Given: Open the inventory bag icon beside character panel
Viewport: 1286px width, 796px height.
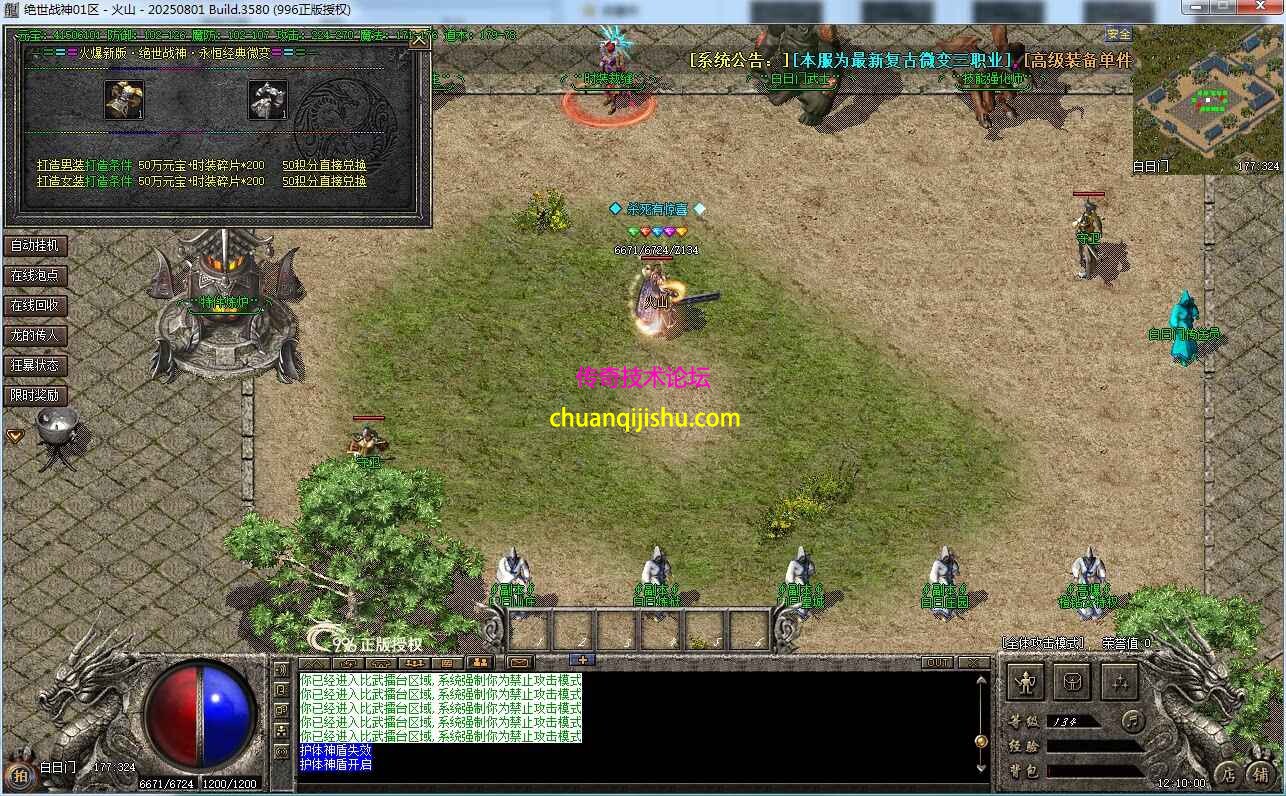Looking at the screenshot, I should (1073, 681).
